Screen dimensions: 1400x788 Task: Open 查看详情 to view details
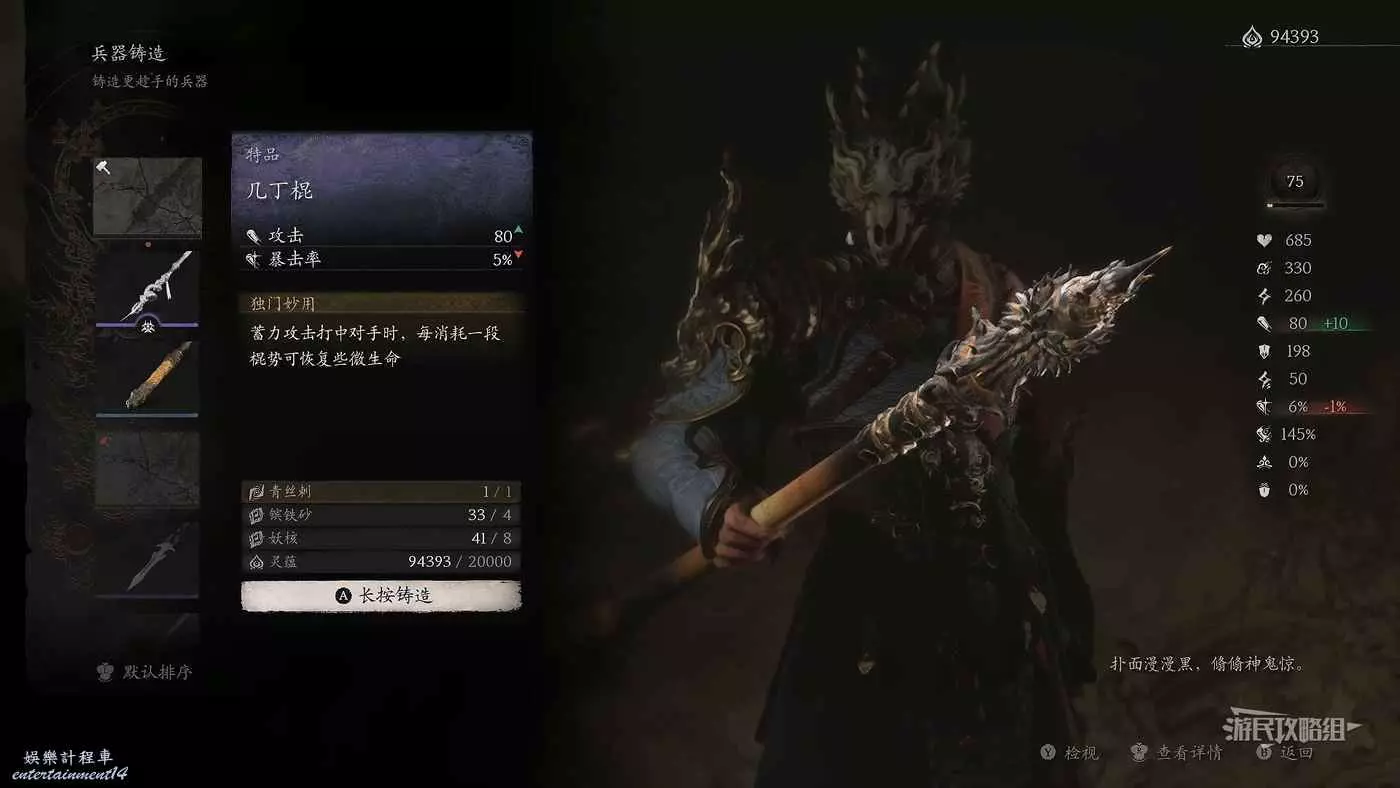pyautogui.click(x=1177, y=753)
